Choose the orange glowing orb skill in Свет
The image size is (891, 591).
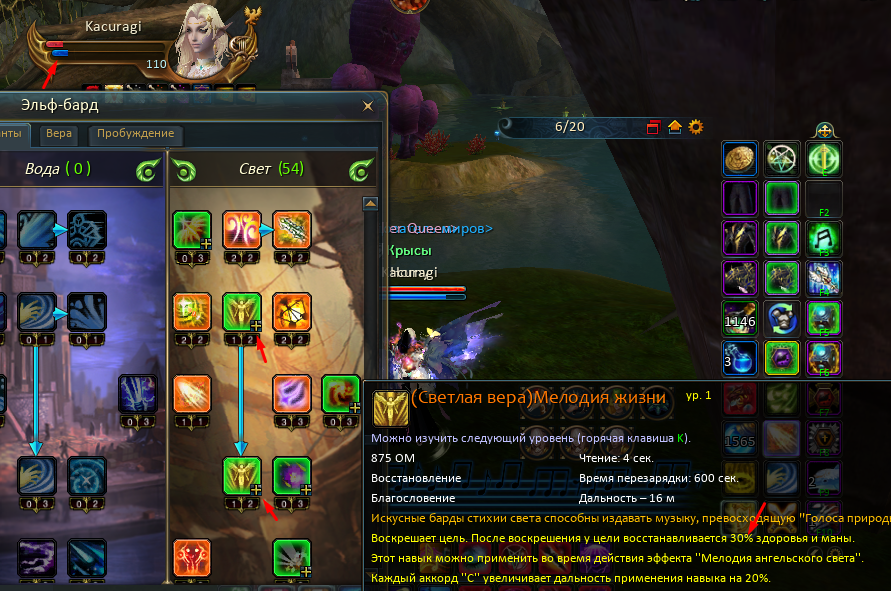292,311
